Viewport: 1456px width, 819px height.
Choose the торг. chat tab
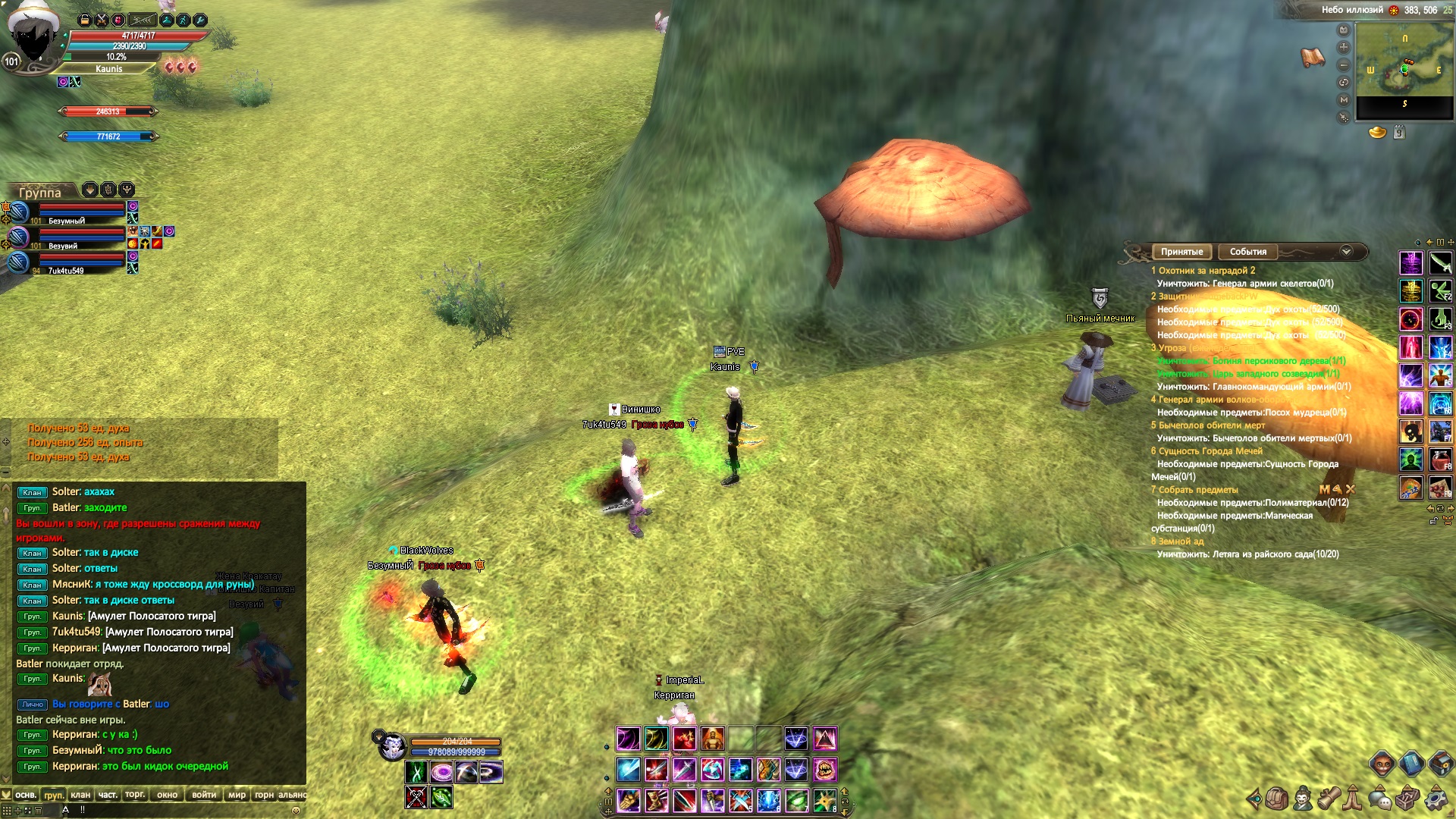tap(135, 795)
